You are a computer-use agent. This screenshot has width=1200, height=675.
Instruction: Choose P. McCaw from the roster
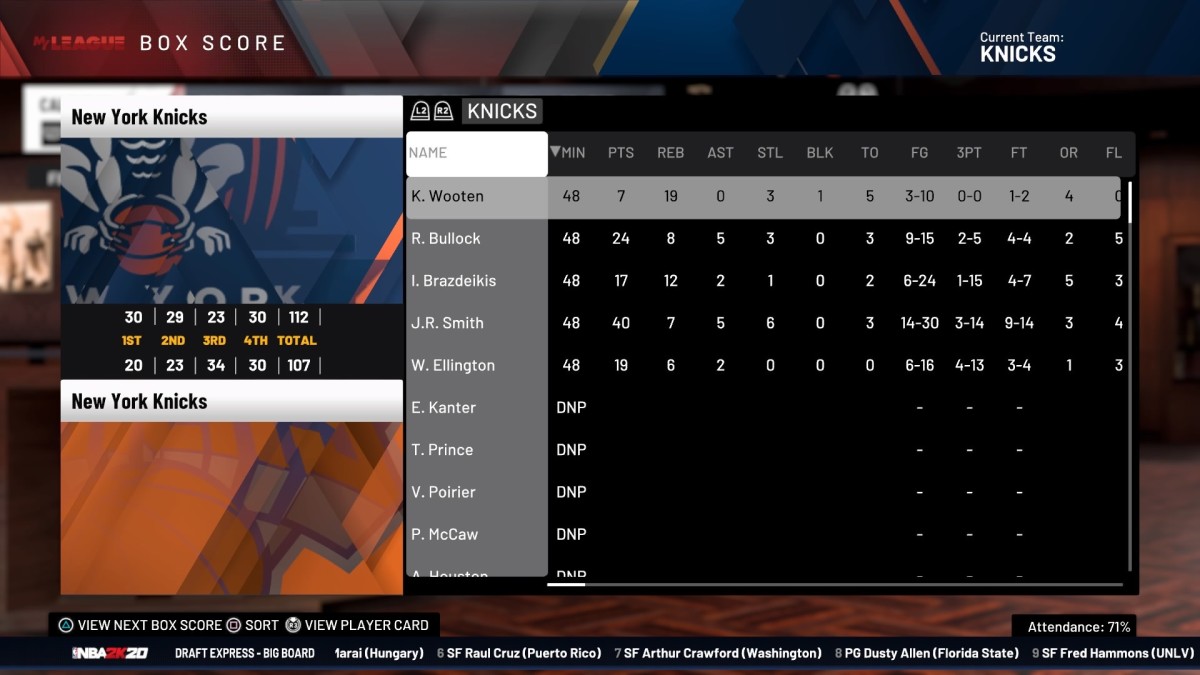point(445,534)
